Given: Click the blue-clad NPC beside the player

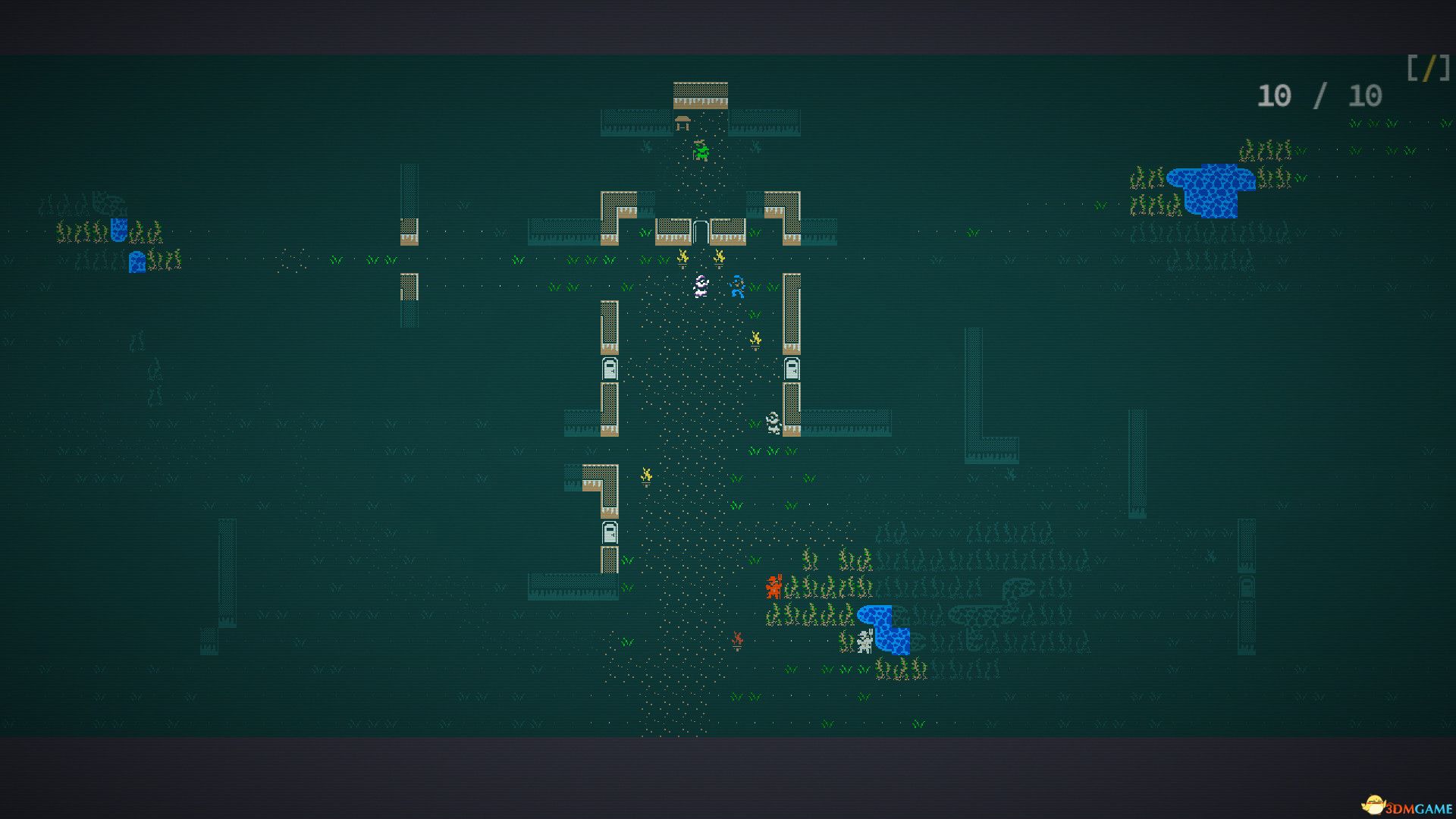Looking at the screenshot, I should click(x=738, y=285).
